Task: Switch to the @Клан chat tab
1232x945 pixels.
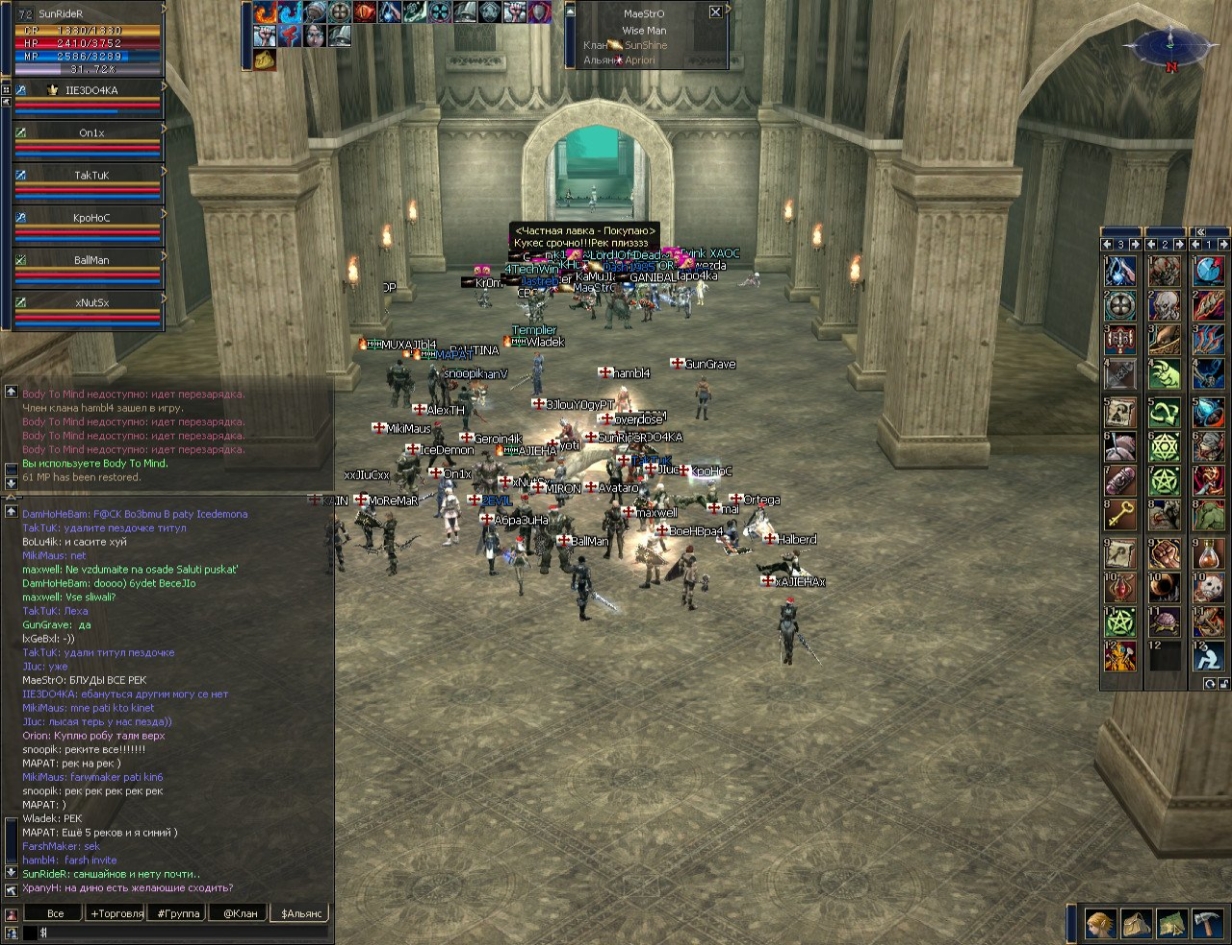Action: (240, 913)
